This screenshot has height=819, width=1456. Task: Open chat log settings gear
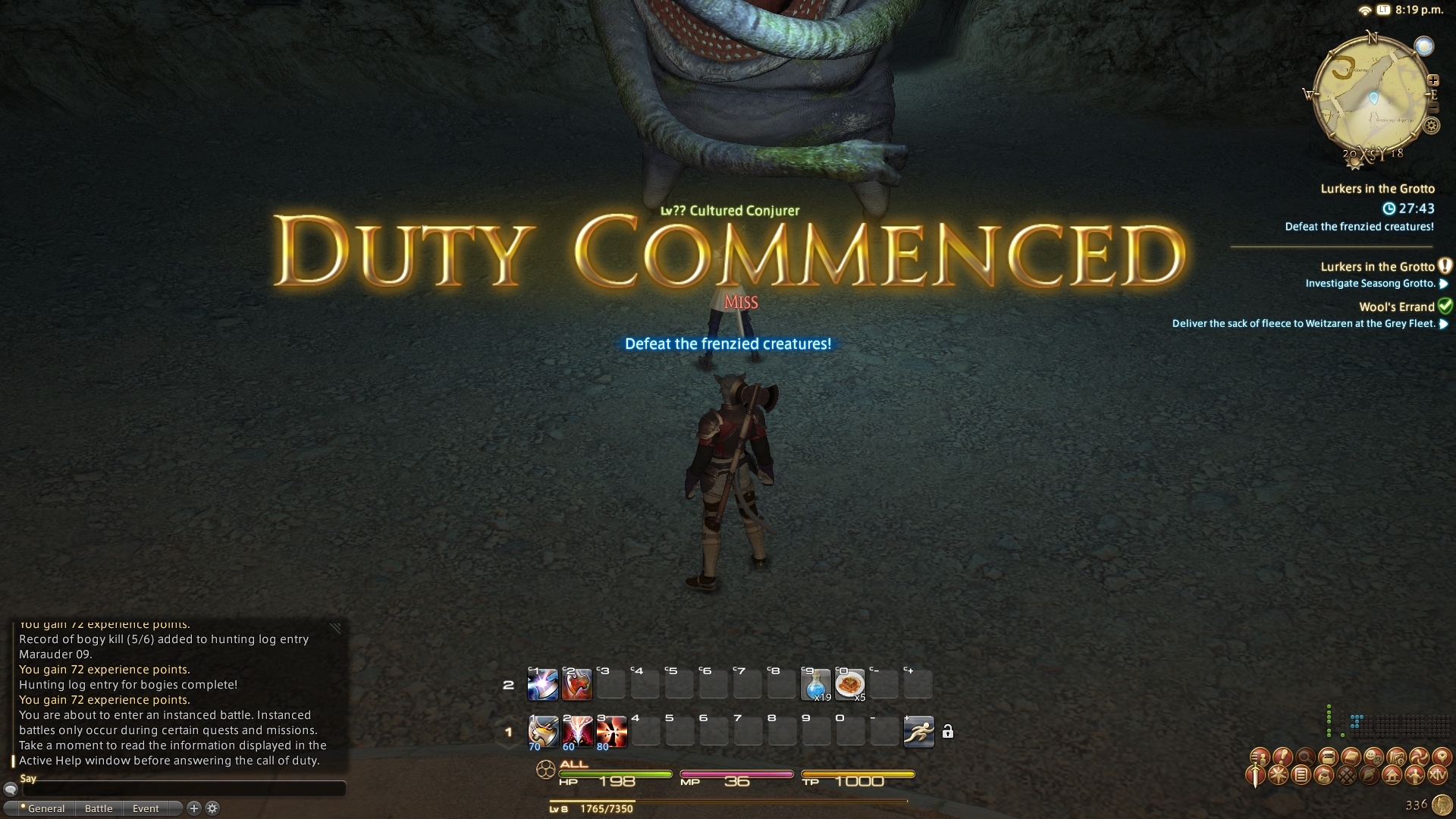212,808
